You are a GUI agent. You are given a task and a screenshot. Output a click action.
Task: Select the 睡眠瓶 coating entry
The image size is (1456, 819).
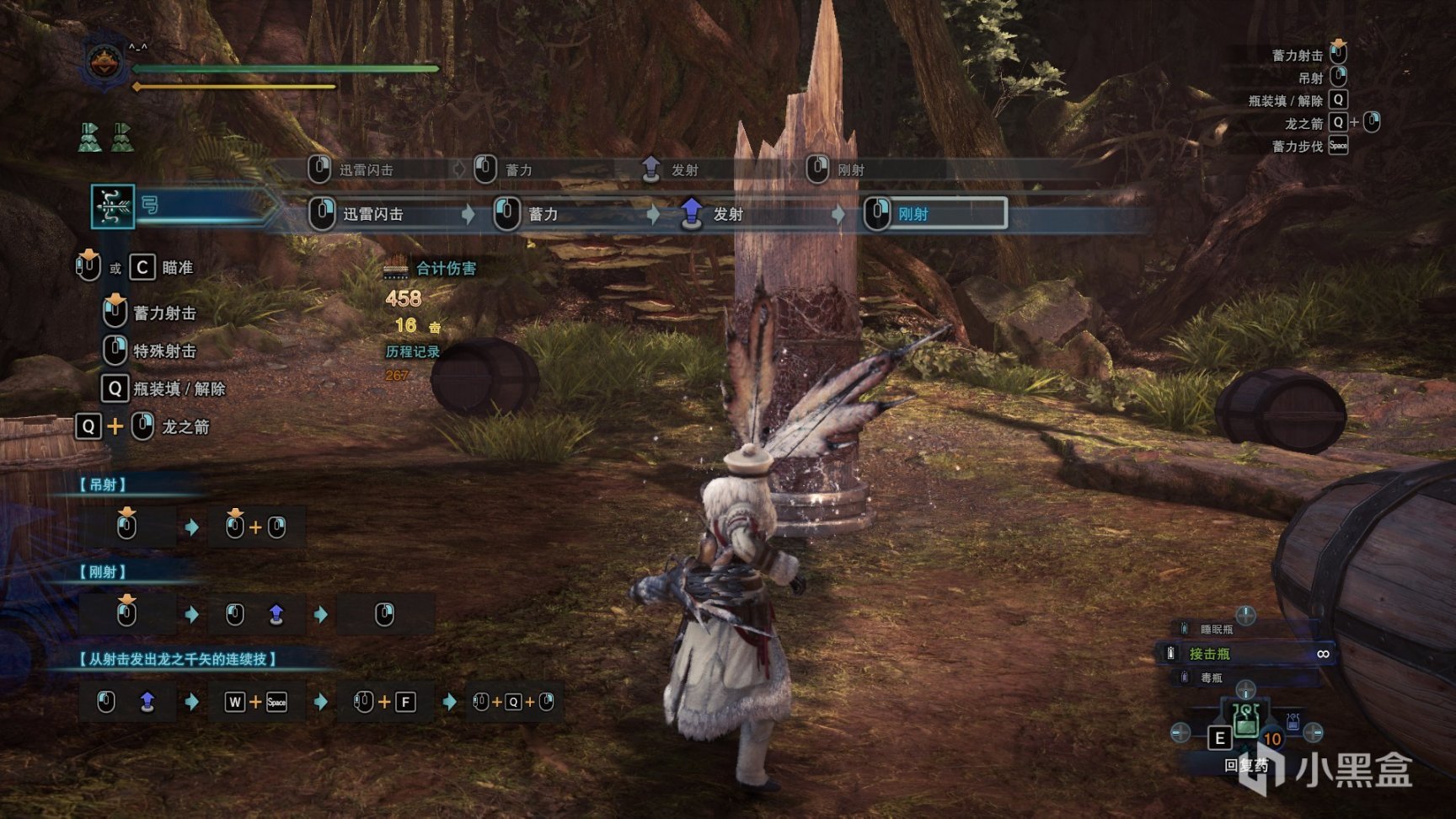pyautogui.click(x=1218, y=629)
